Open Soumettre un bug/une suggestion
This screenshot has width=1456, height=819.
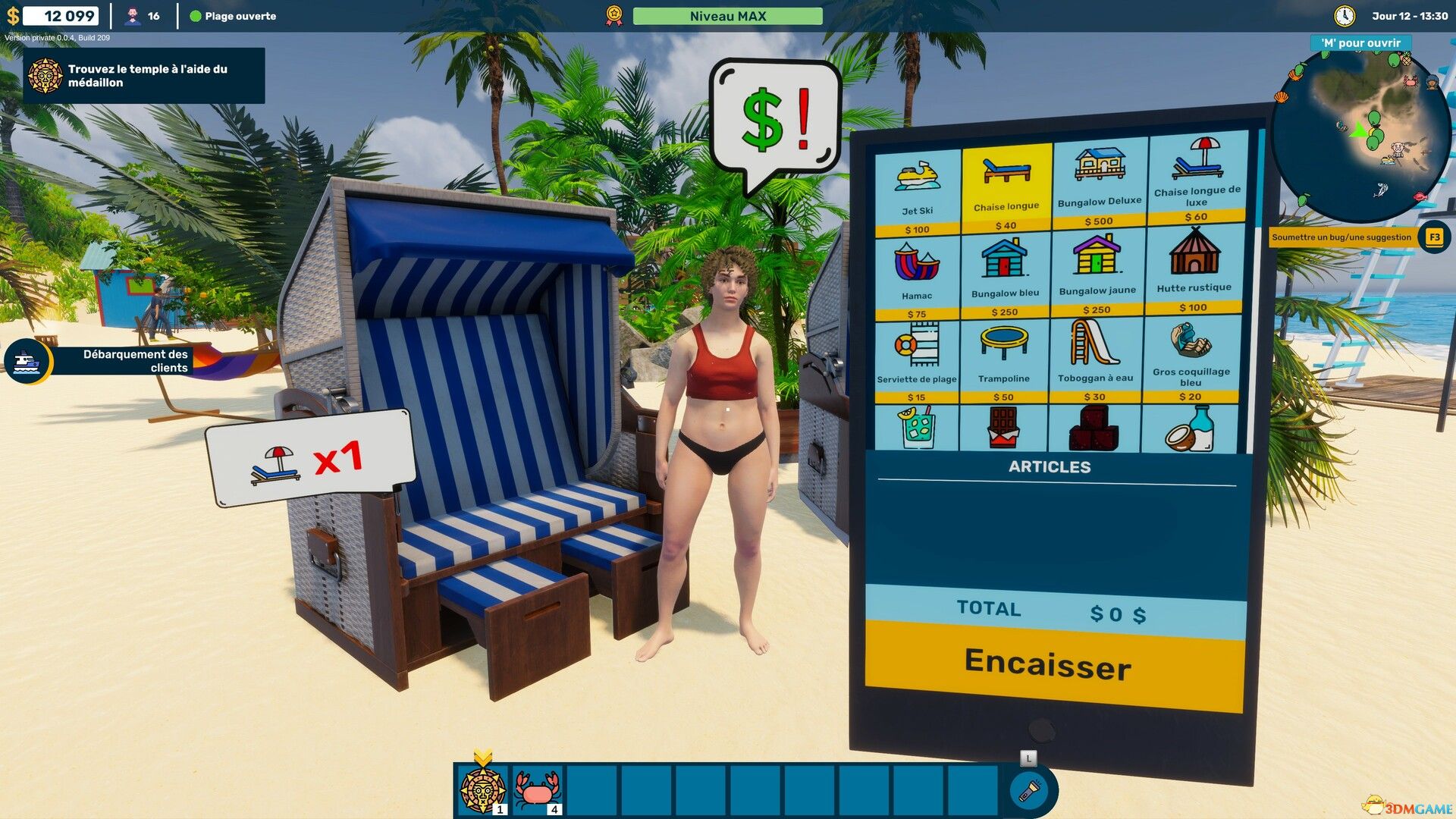(x=1341, y=237)
